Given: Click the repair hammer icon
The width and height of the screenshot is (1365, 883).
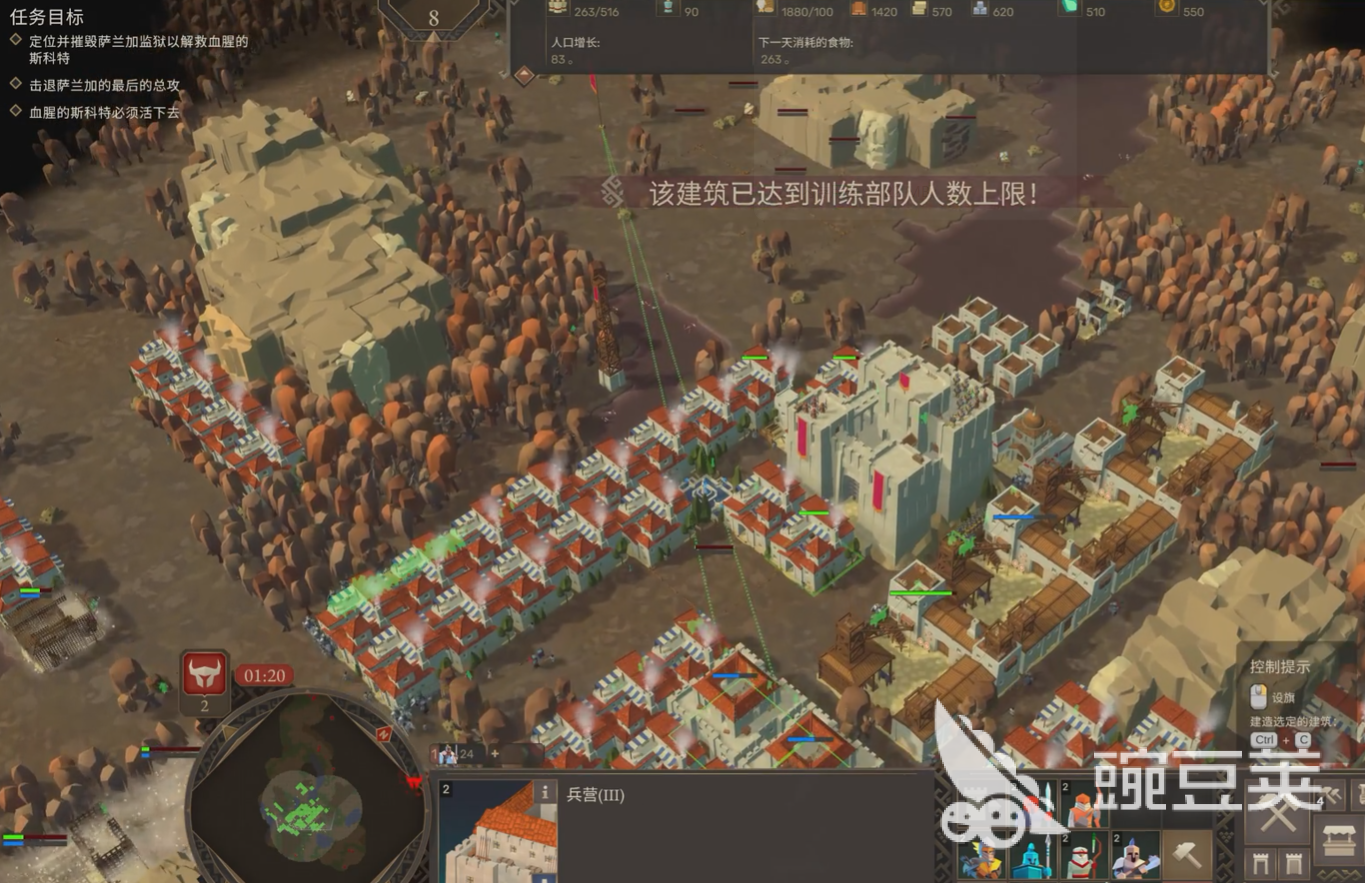Looking at the screenshot, I should [x=1187, y=856].
